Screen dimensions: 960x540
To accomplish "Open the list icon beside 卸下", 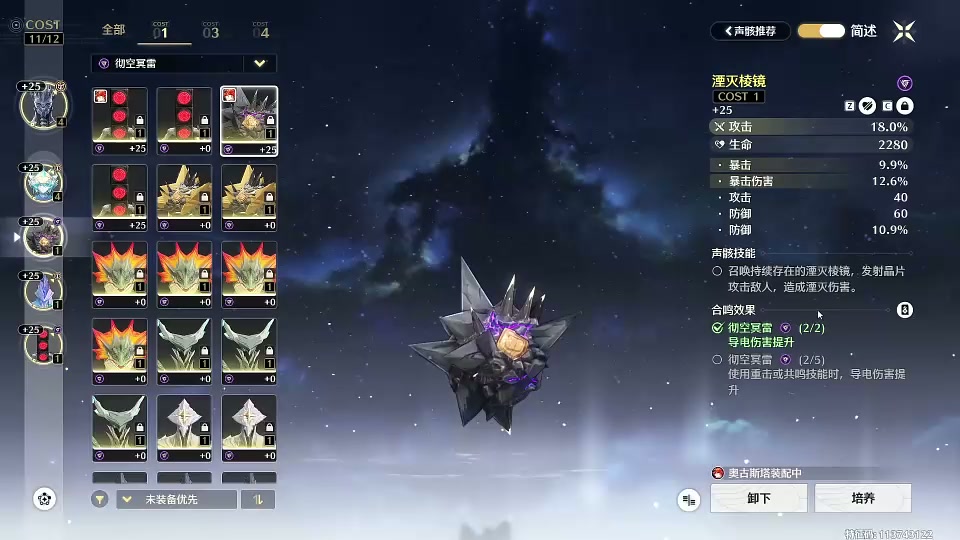I will [x=689, y=498].
